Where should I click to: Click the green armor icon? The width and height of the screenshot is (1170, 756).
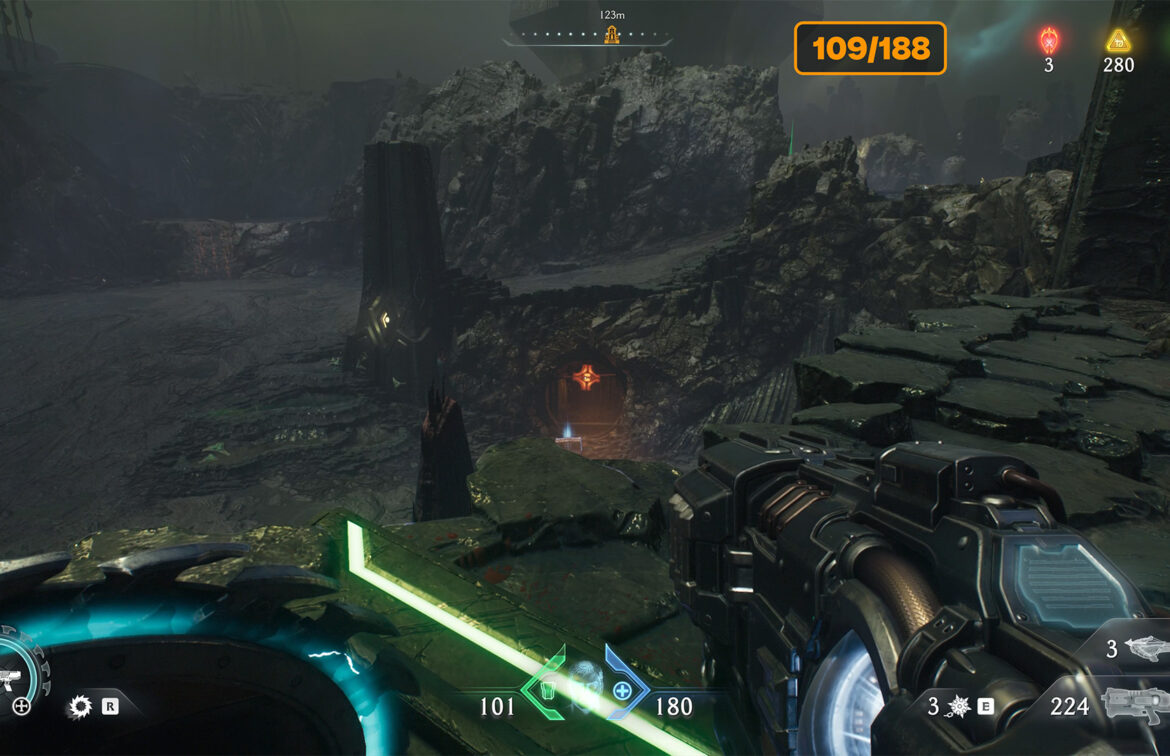point(547,690)
